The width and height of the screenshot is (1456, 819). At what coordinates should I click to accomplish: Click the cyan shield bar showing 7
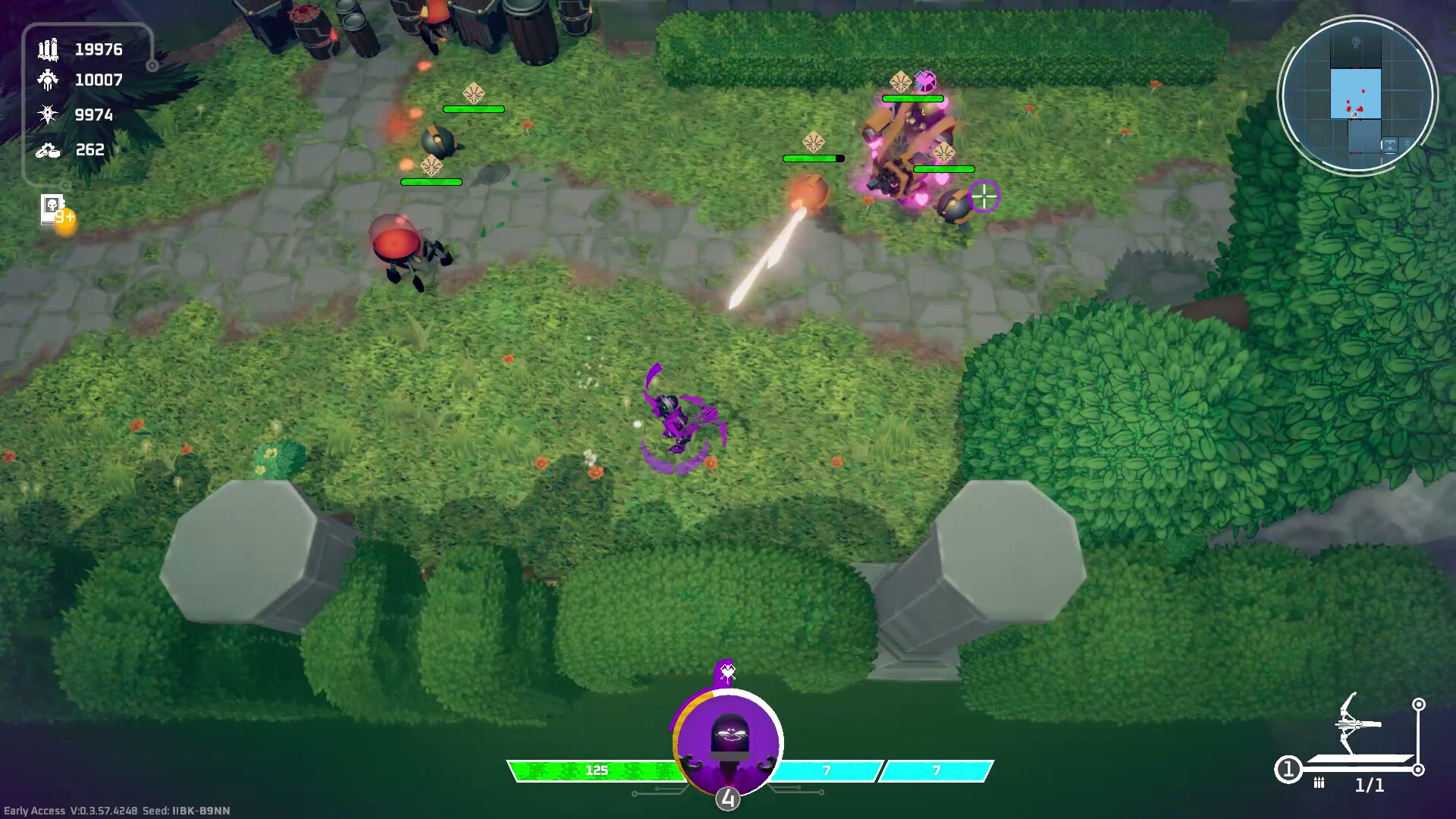(826, 768)
